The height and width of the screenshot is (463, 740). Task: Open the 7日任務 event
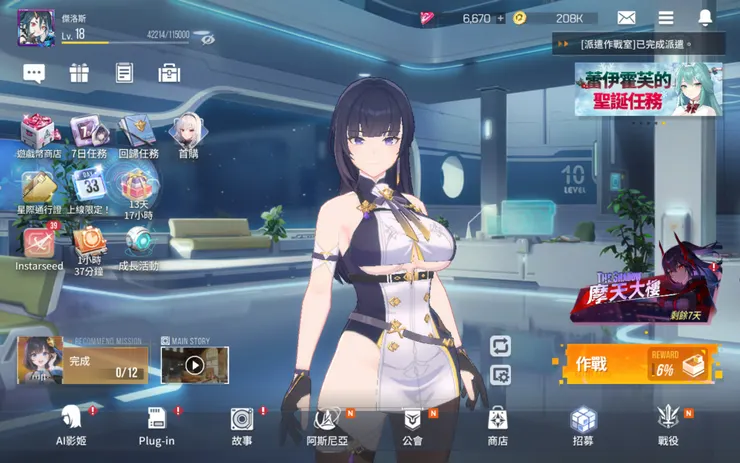87,136
